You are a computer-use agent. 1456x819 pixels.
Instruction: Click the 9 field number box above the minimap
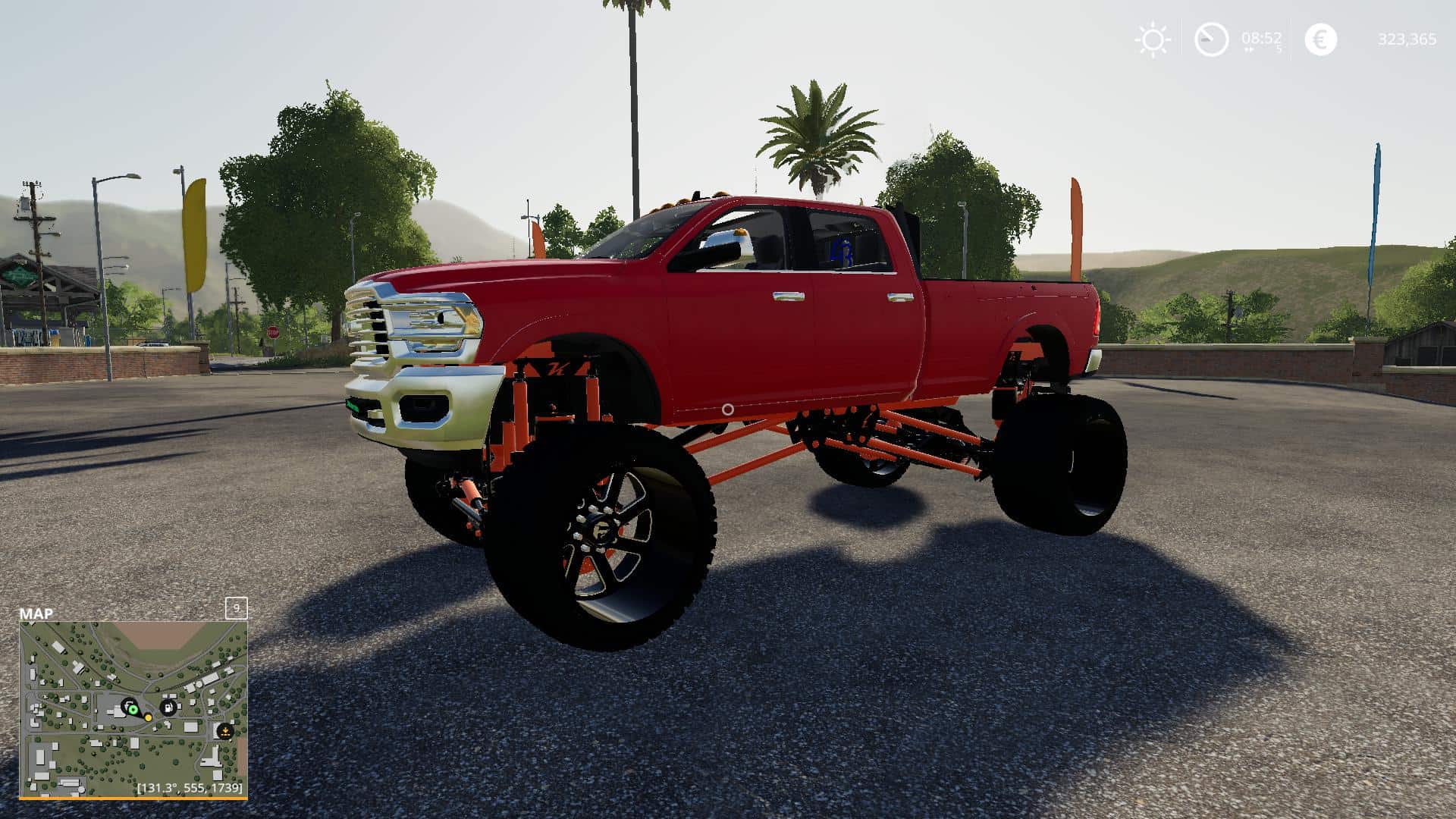236,607
